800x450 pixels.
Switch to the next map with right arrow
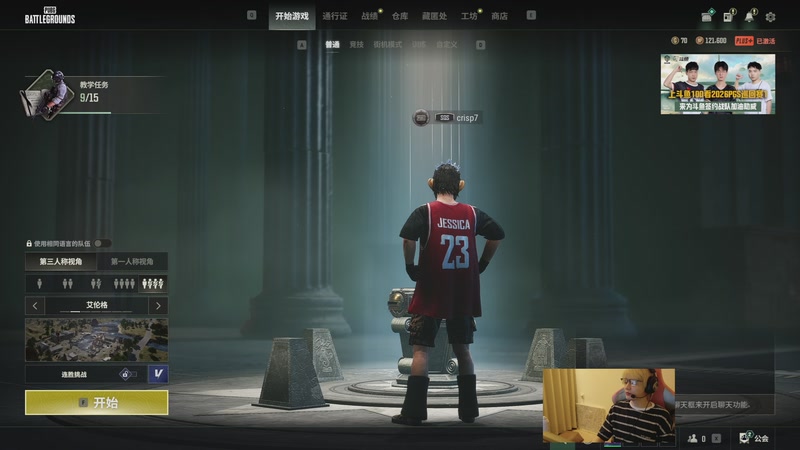pos(157,305)
